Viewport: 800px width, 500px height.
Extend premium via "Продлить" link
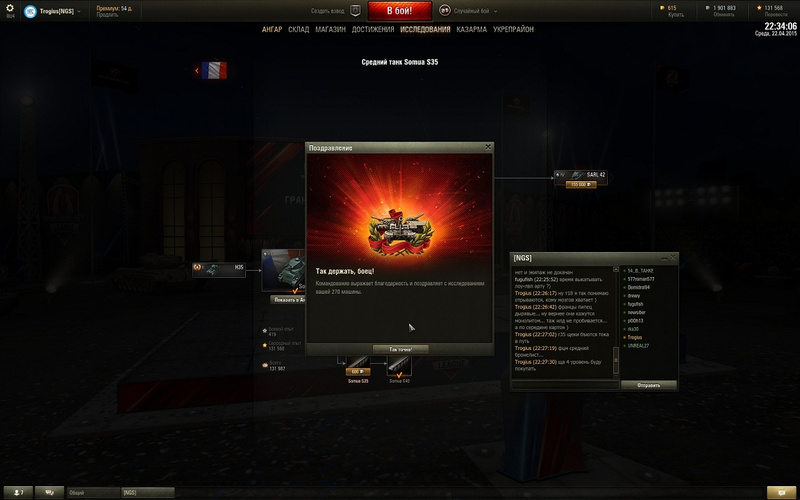[108, 14]
